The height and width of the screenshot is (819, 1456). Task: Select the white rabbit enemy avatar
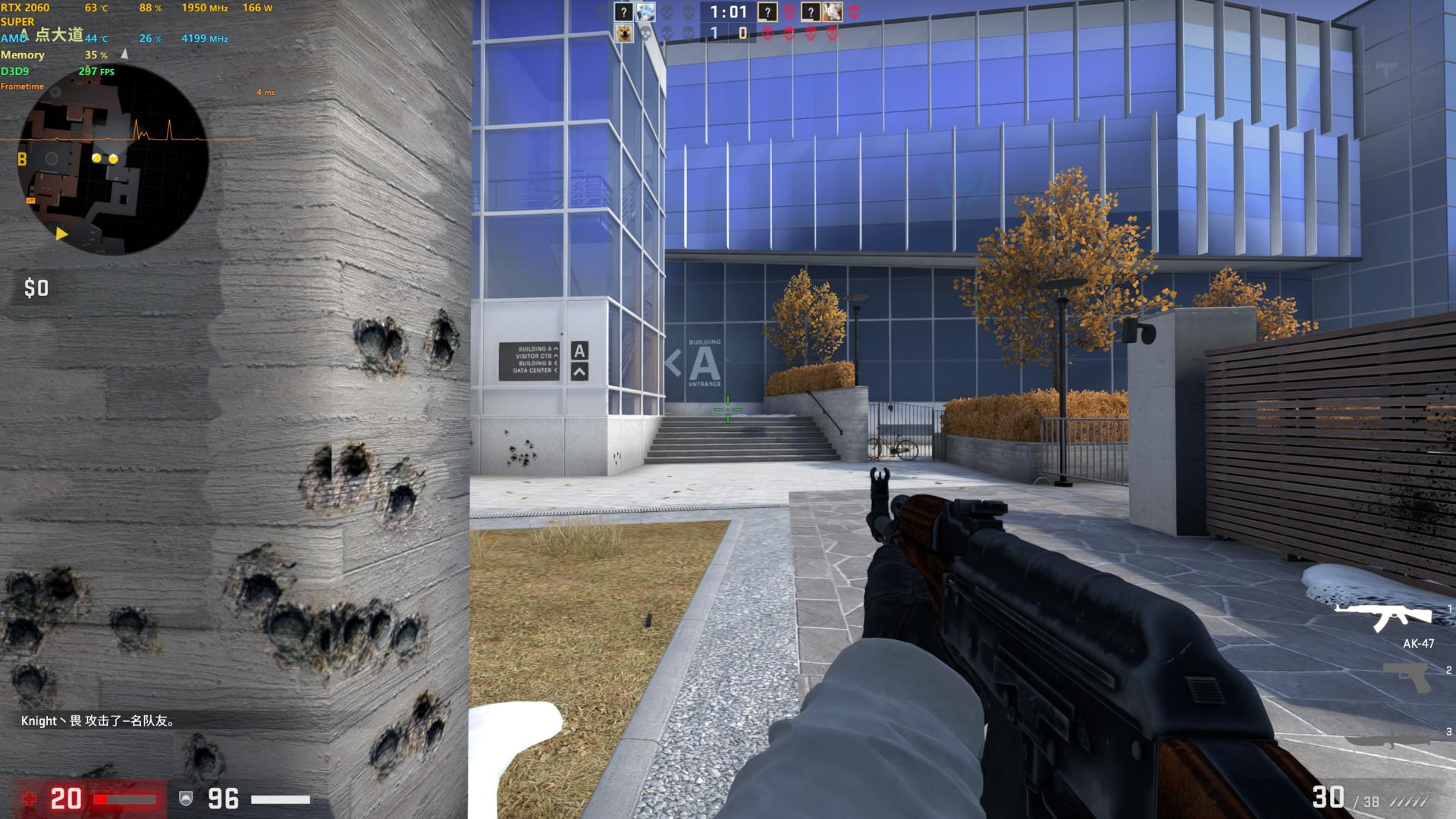832,12
